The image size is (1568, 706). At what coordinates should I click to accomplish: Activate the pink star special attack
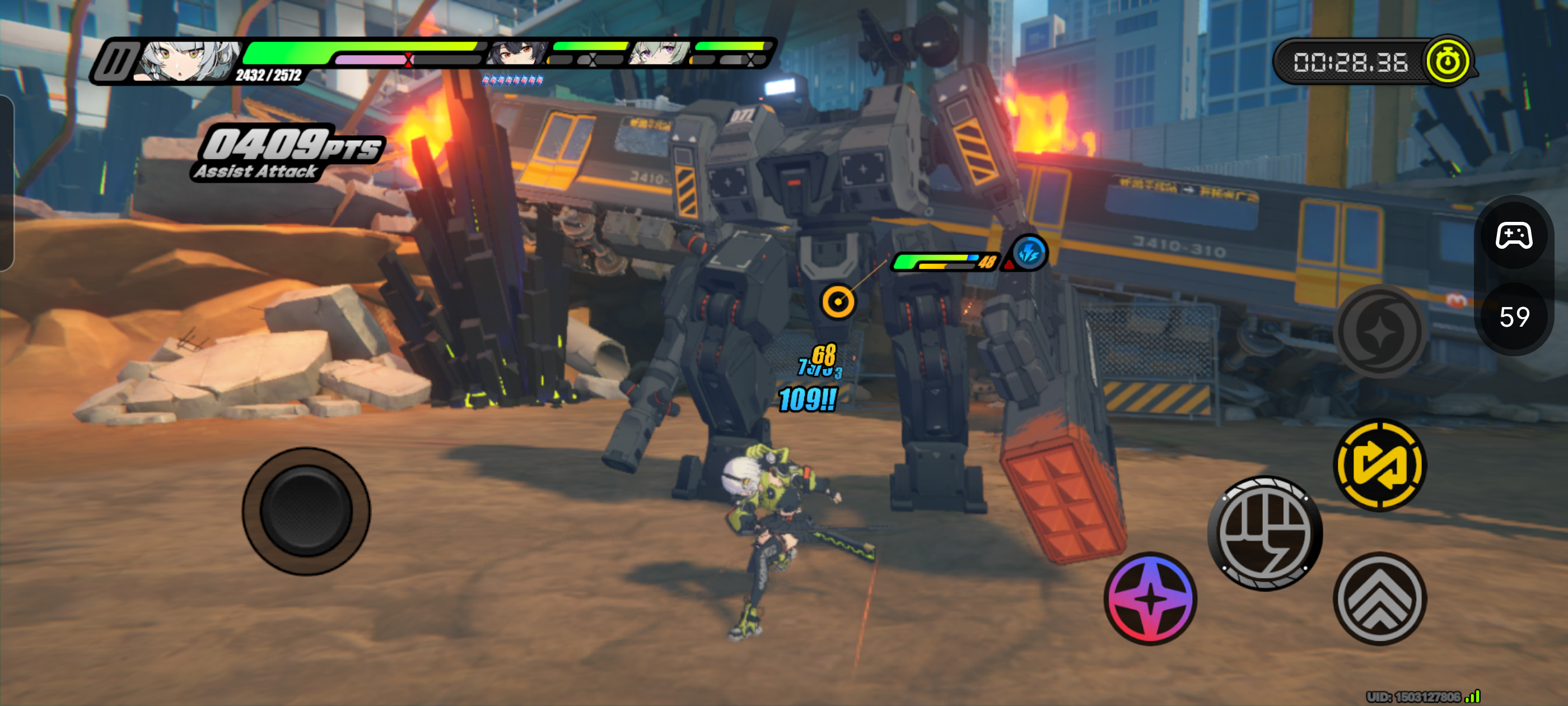tap(1150, 599)
